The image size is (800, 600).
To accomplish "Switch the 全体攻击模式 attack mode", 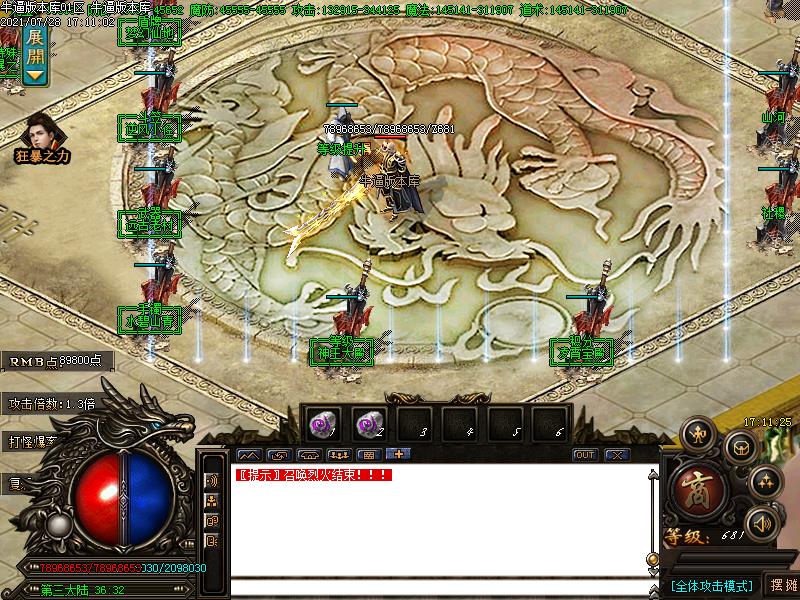I will [711, 585].
